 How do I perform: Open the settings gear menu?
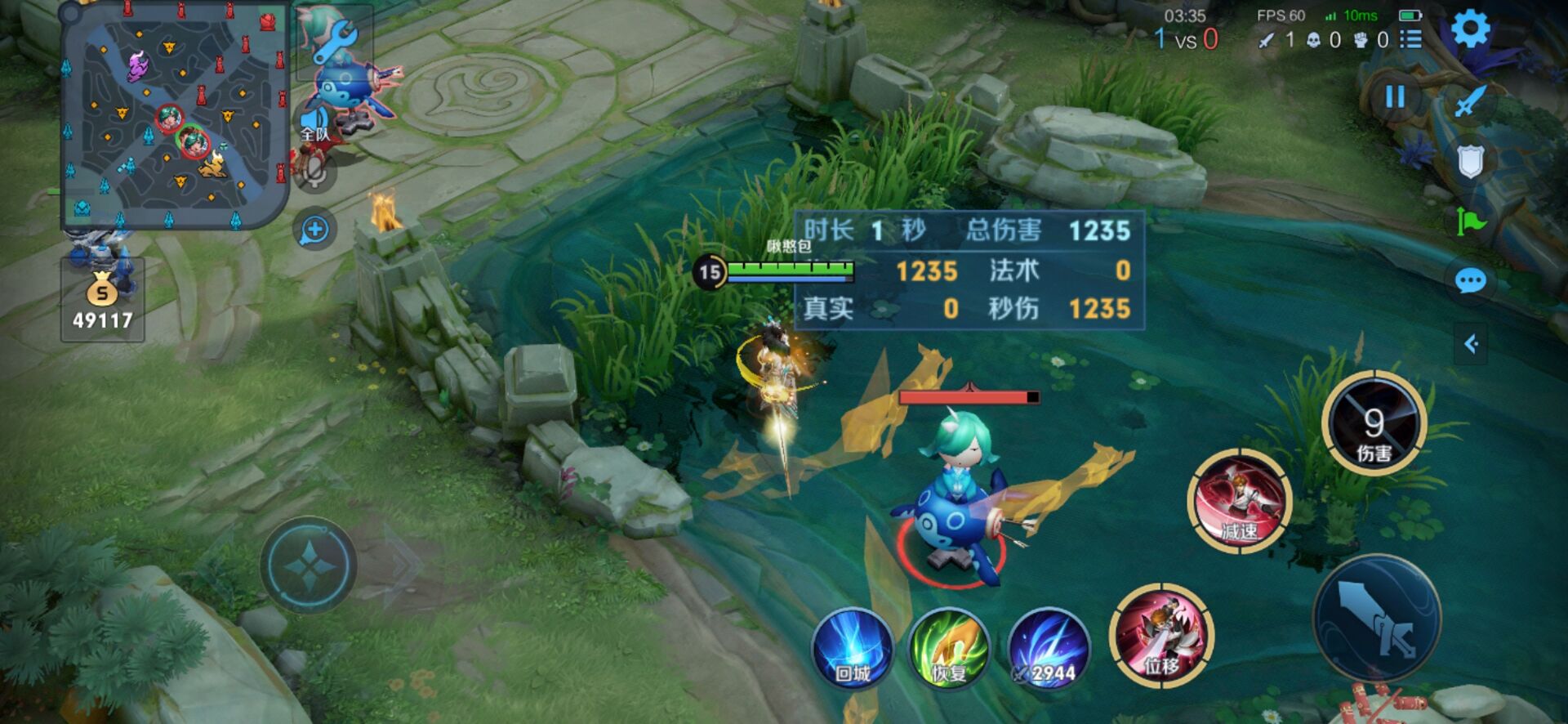coord(1470,29)
